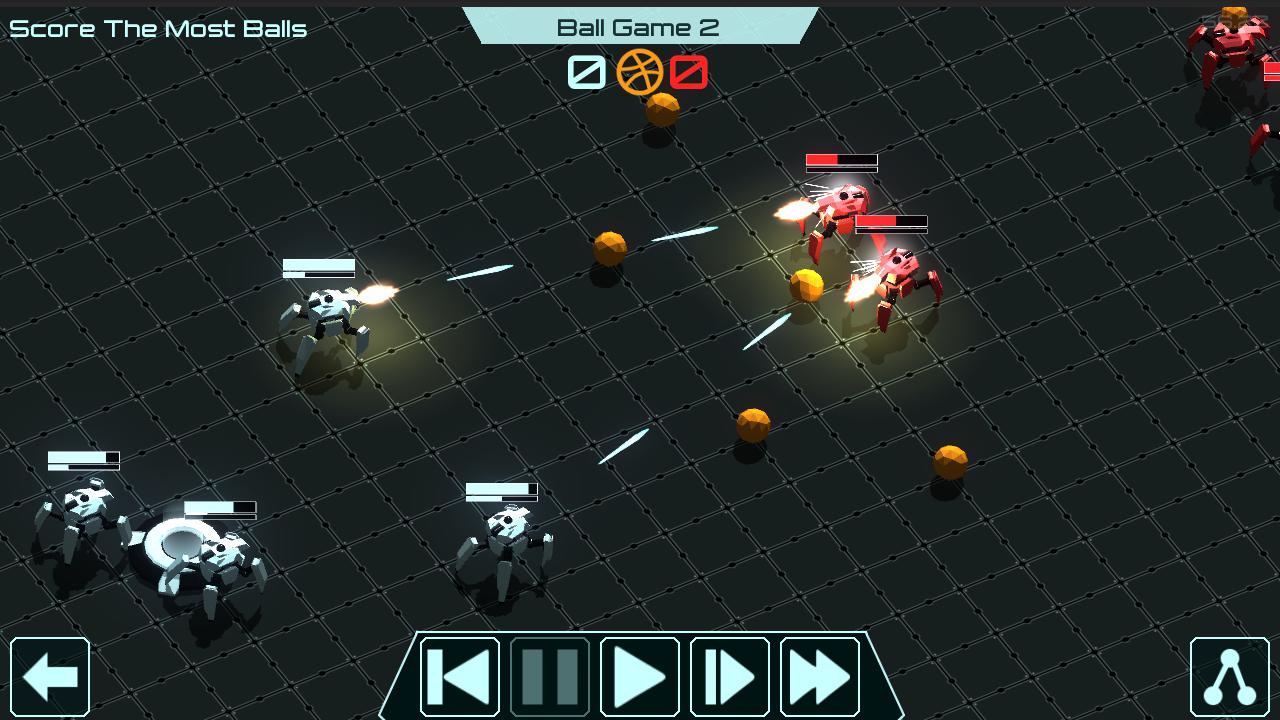The height and width of the screenshot is (720, 1280).
Task: Click the blue team score flag icon
Action: 586,72
